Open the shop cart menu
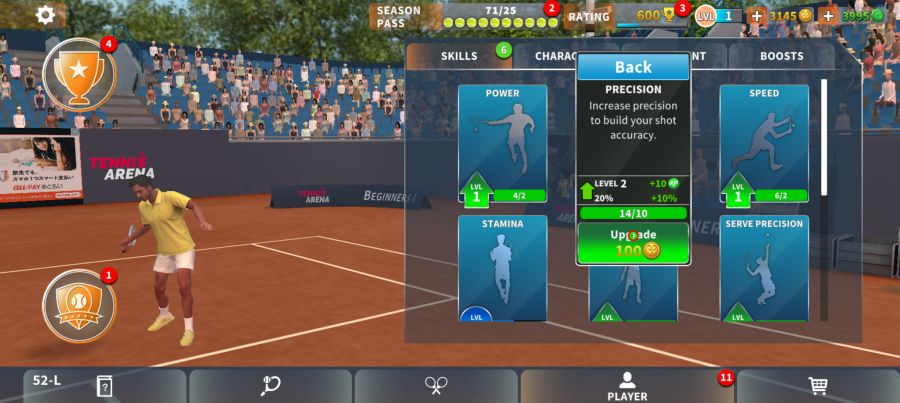This screenshot has width=900, height=403. pyautogui.click(x=817, y=386)
